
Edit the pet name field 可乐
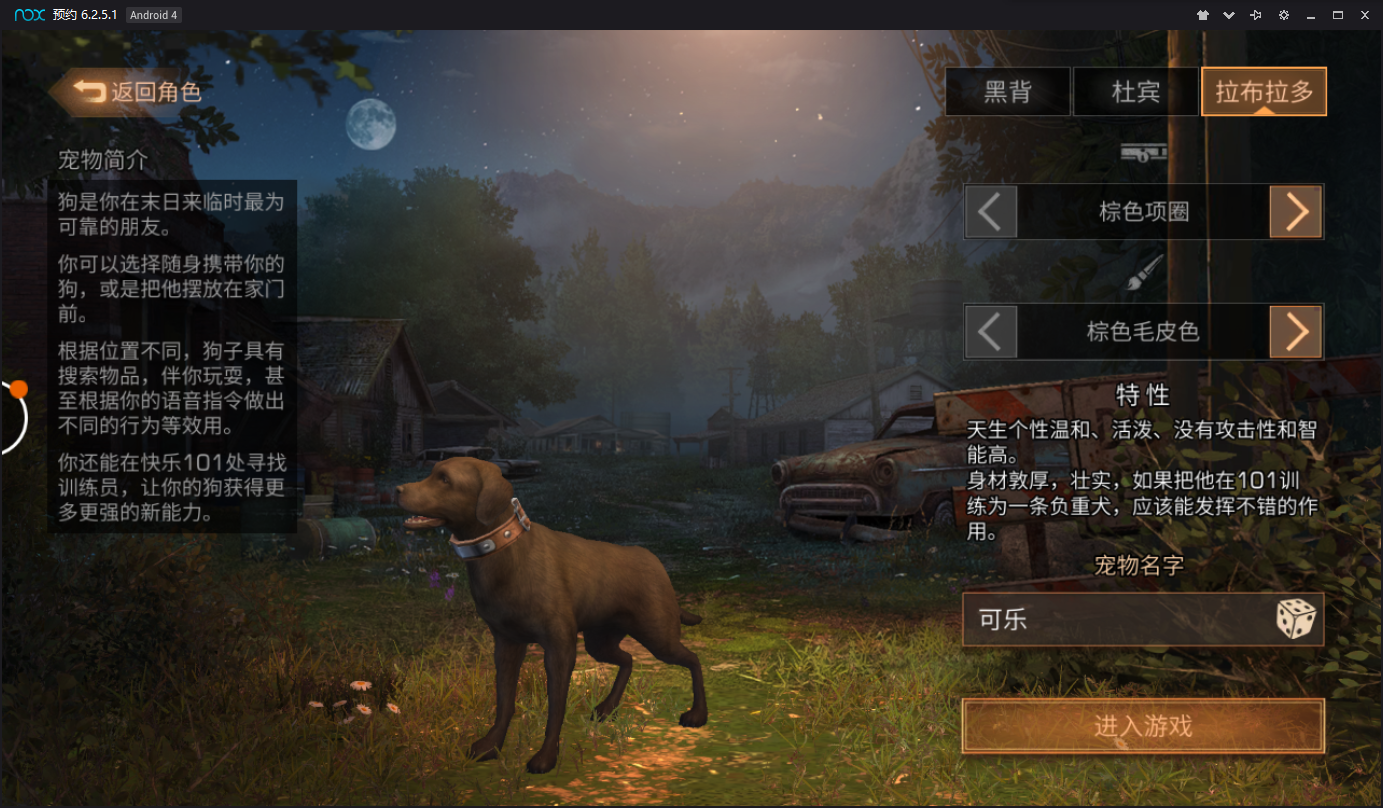click(x=1110, y=620)
